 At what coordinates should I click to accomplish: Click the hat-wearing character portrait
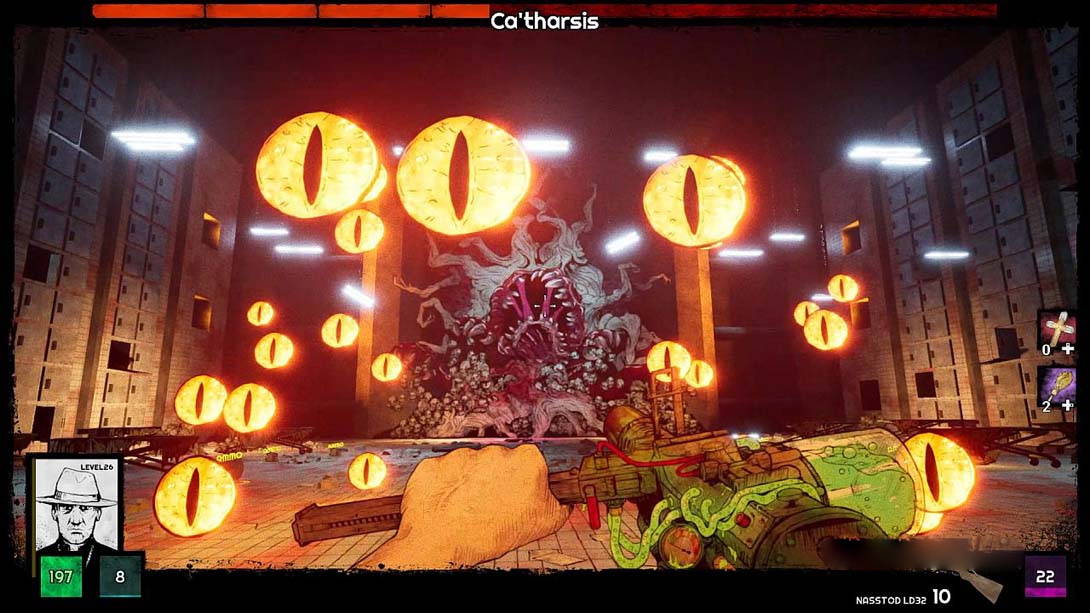(x=77, y=508)
